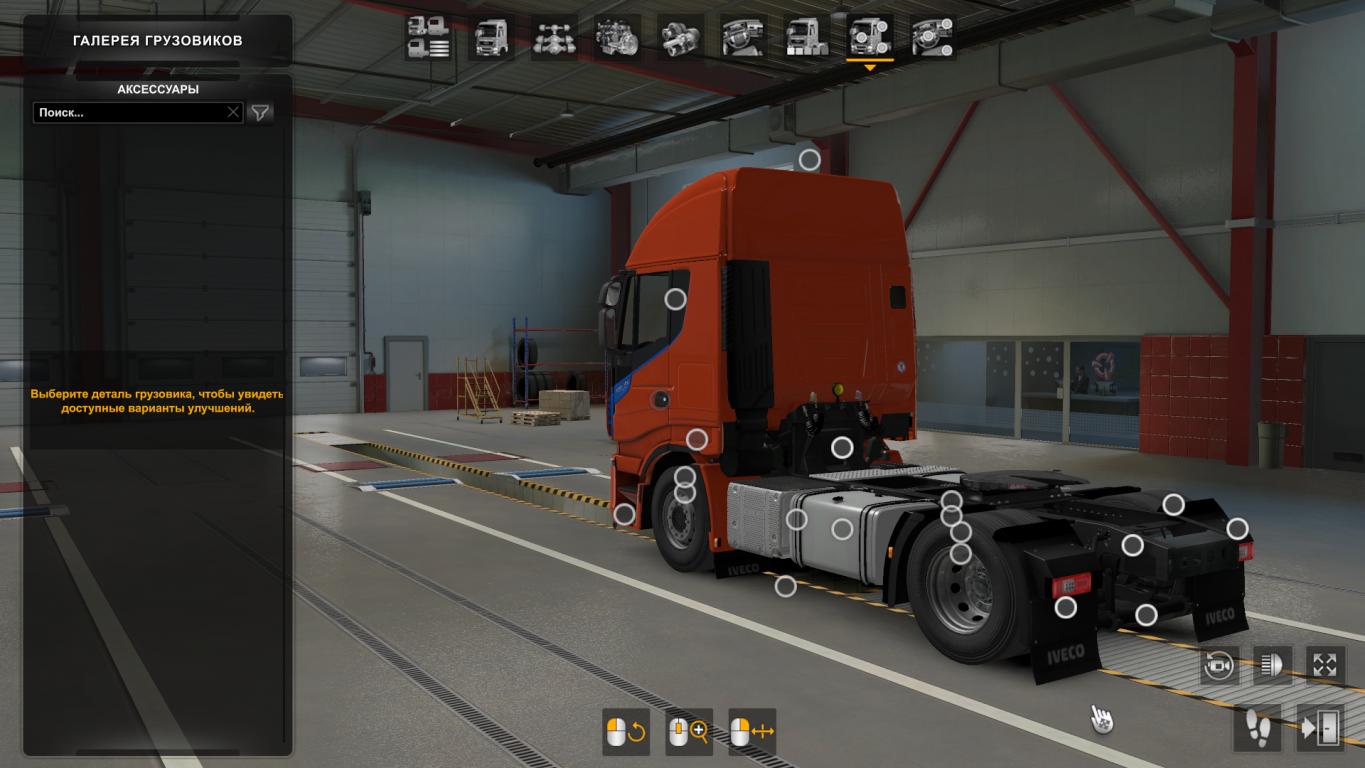
Task: Switch to the transmission gearbox tab
Action: click(680, 38)
